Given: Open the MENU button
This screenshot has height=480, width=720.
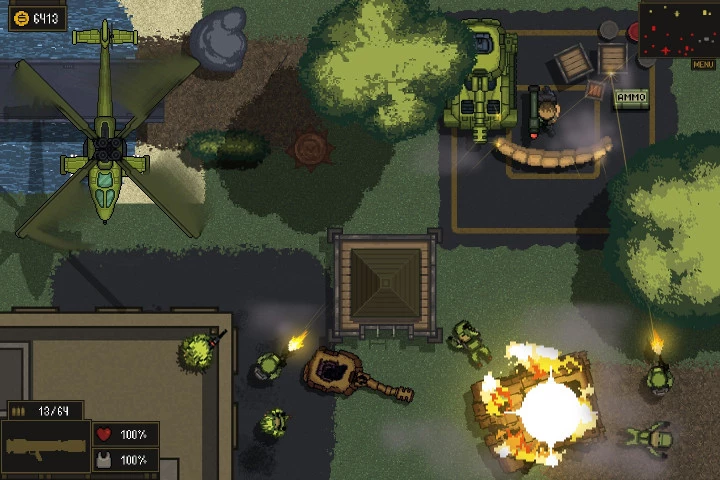Looking at the screenshot, I should tap(703, 65).
